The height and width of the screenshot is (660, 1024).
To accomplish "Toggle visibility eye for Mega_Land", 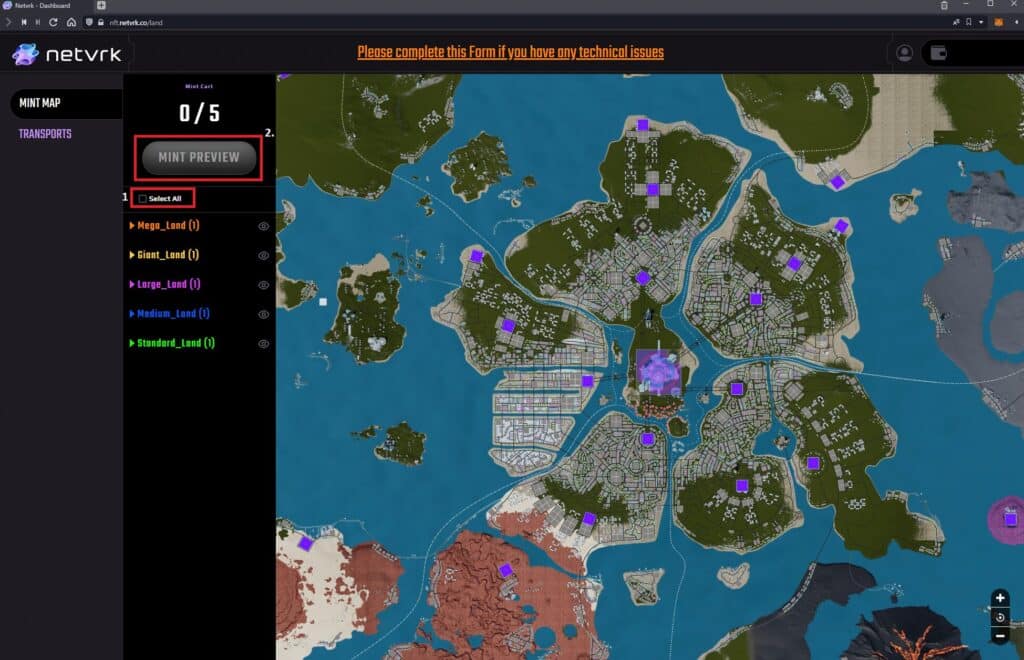I will [264, 226].
